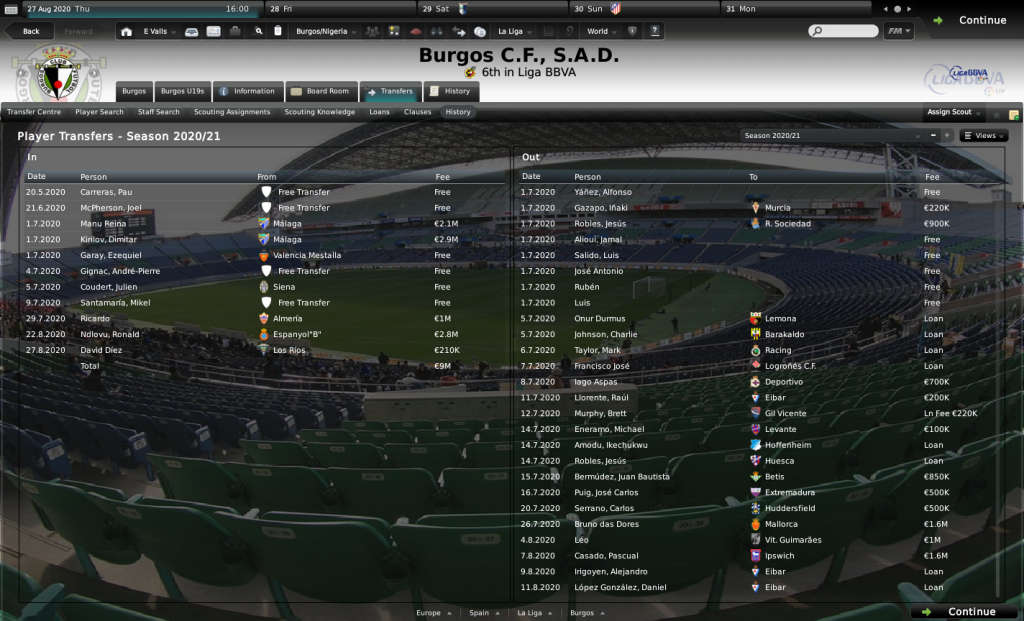This screenshot has height=621, width=1024.
Task: Go Back to the previous screen
Action: click(31, 31)
